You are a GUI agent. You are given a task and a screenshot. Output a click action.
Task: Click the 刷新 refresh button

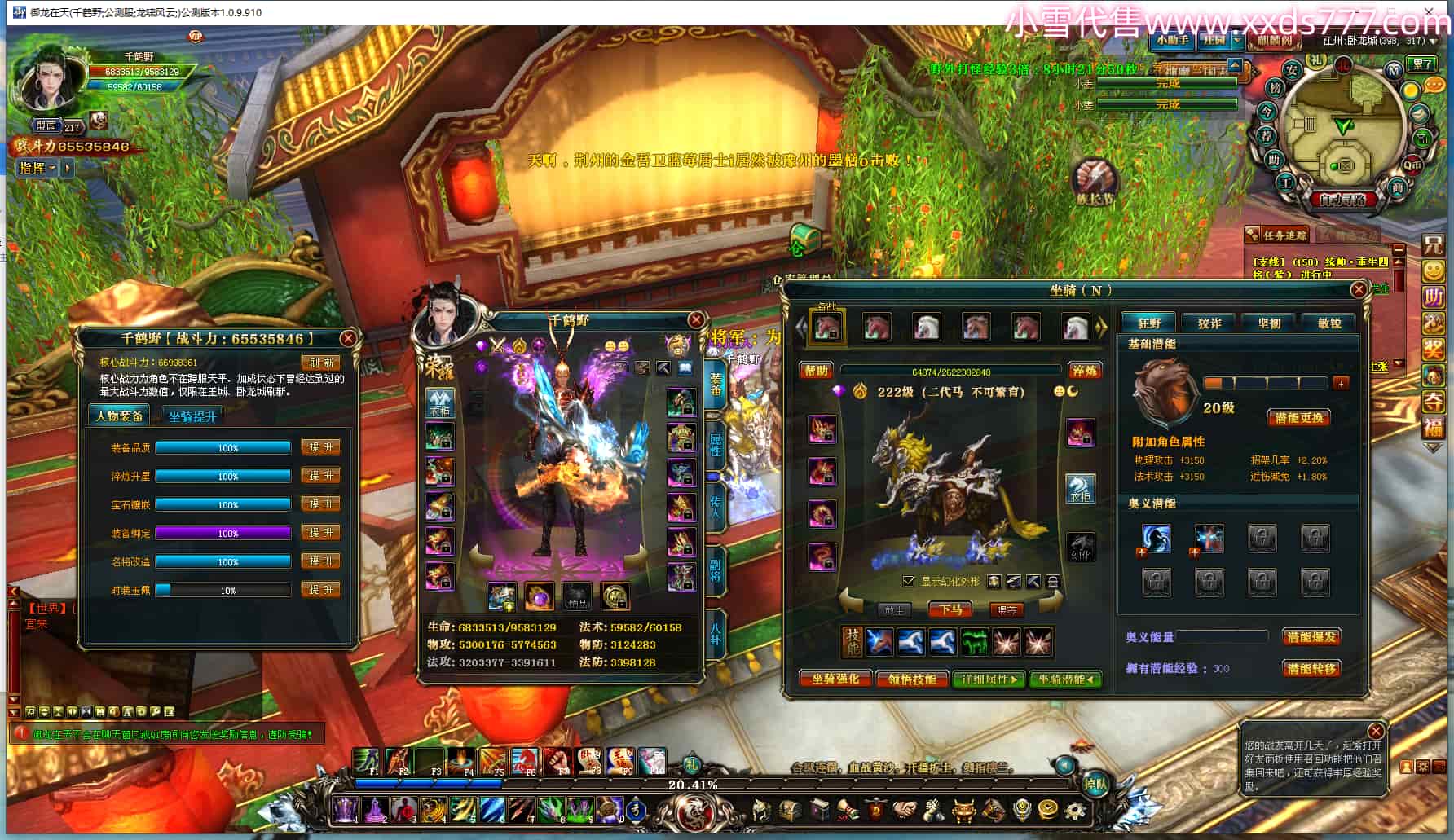click(x=321, y=363)
